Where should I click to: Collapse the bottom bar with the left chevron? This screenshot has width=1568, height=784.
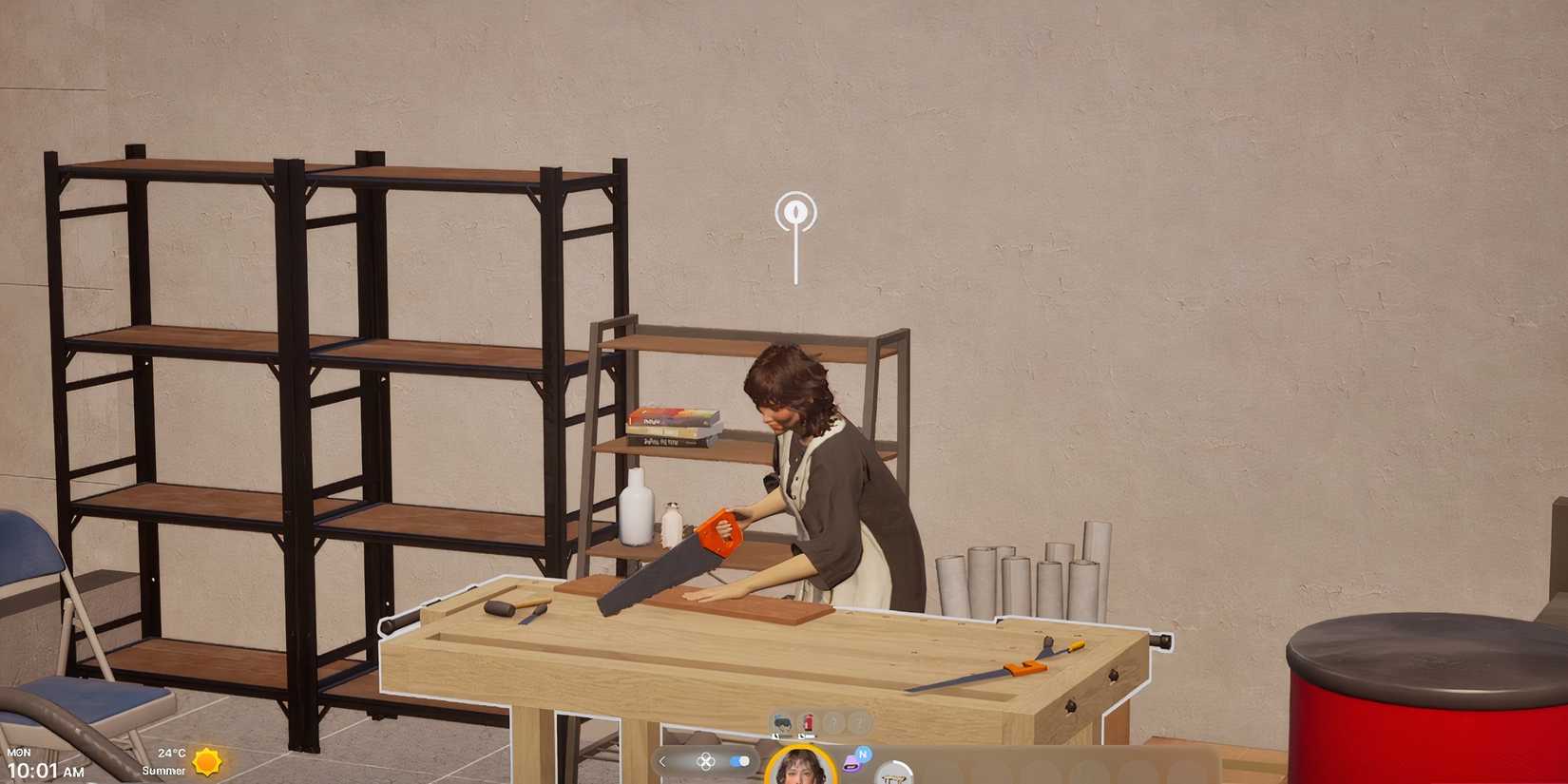coord(663,760)
